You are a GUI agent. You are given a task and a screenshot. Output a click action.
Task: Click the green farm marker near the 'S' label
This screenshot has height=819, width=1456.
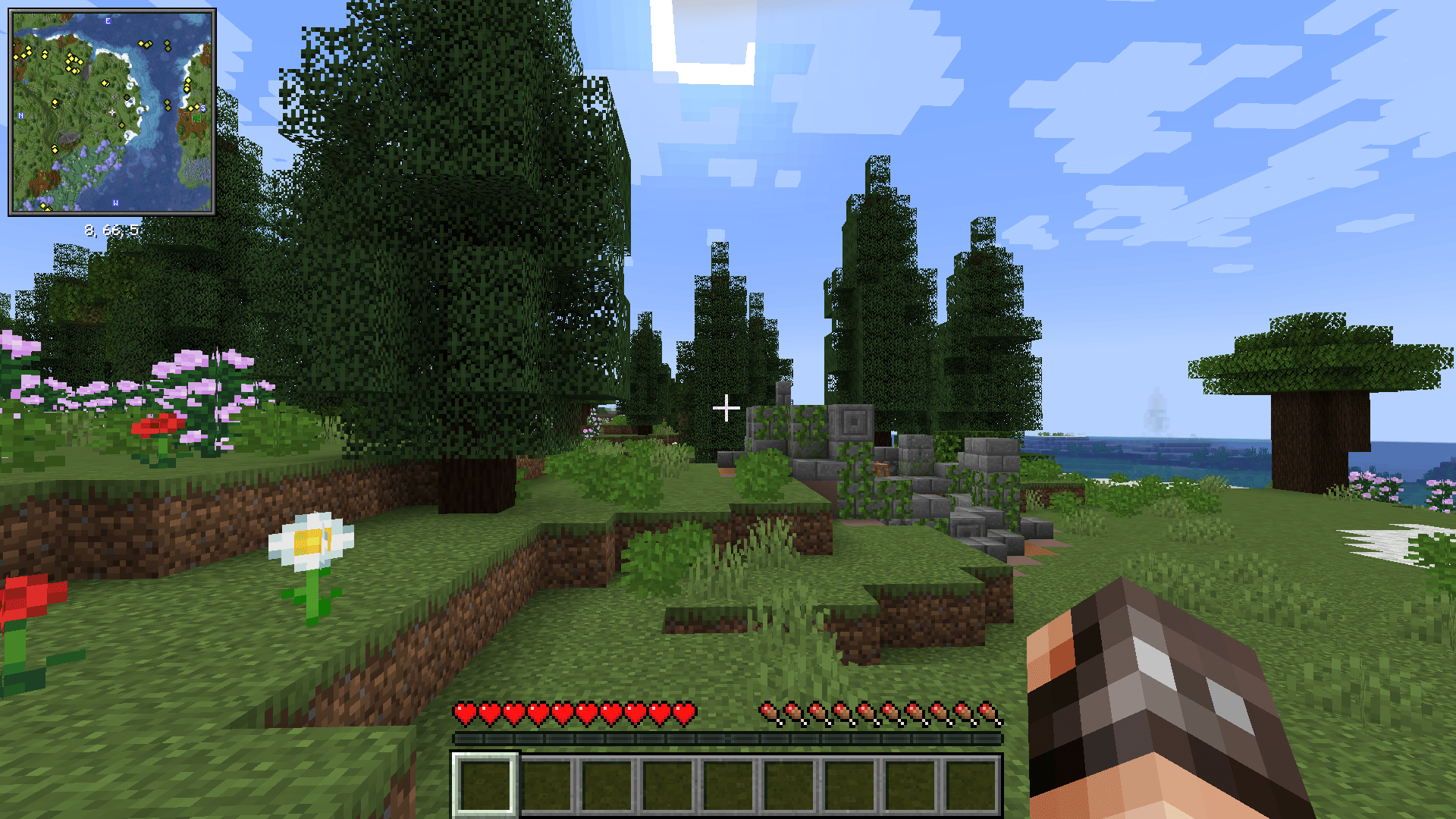click(x=196, y=119)
